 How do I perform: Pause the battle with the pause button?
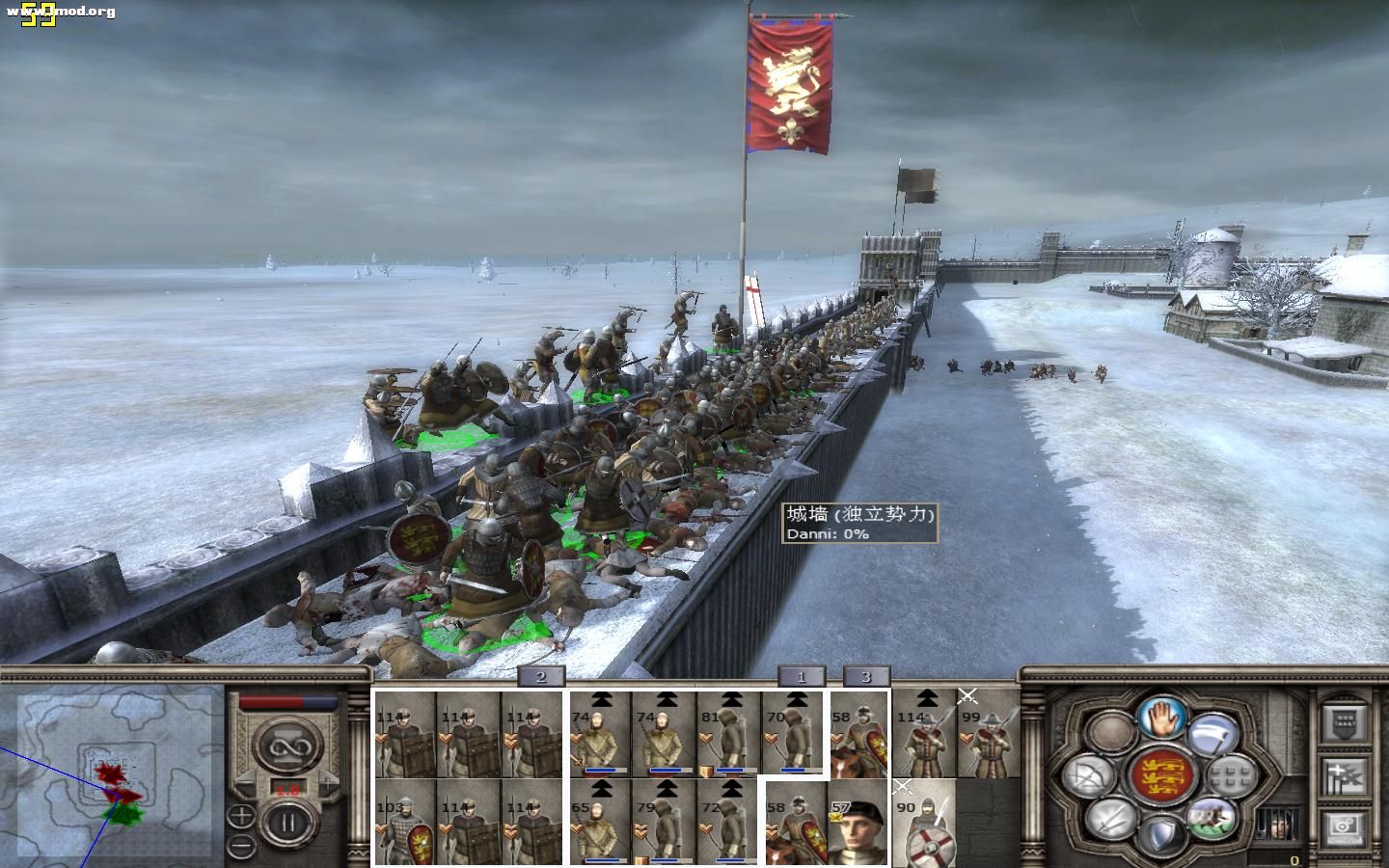286,823
